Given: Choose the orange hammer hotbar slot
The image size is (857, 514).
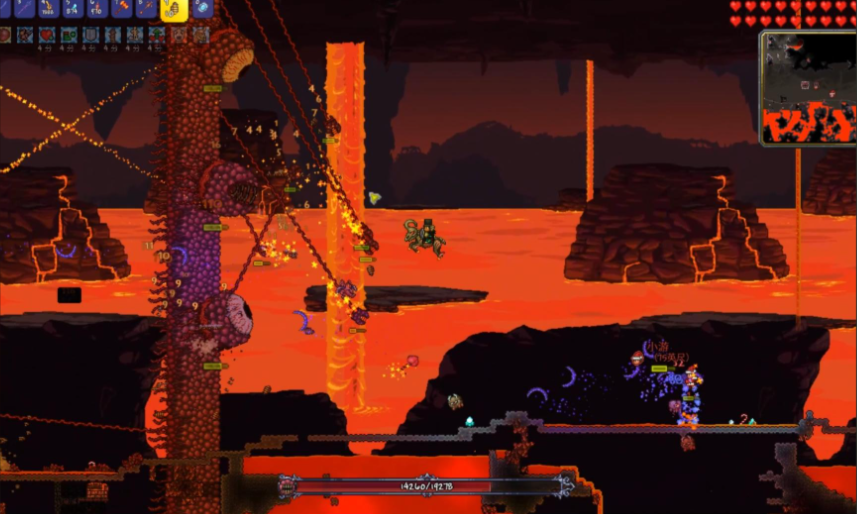Looking at the screenshot, I should (122, 8).
